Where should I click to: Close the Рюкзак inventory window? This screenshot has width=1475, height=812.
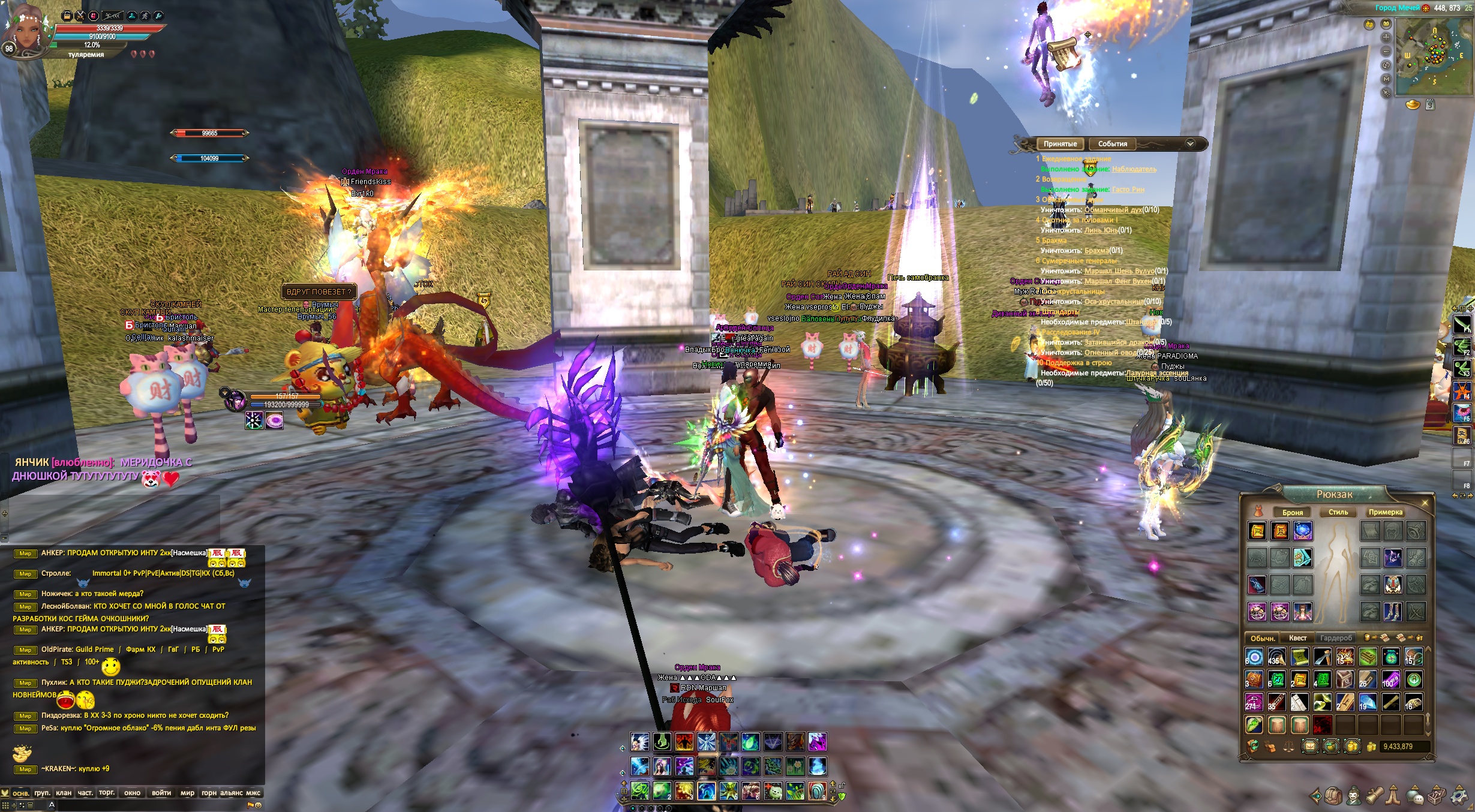[x=1425, y=502]
